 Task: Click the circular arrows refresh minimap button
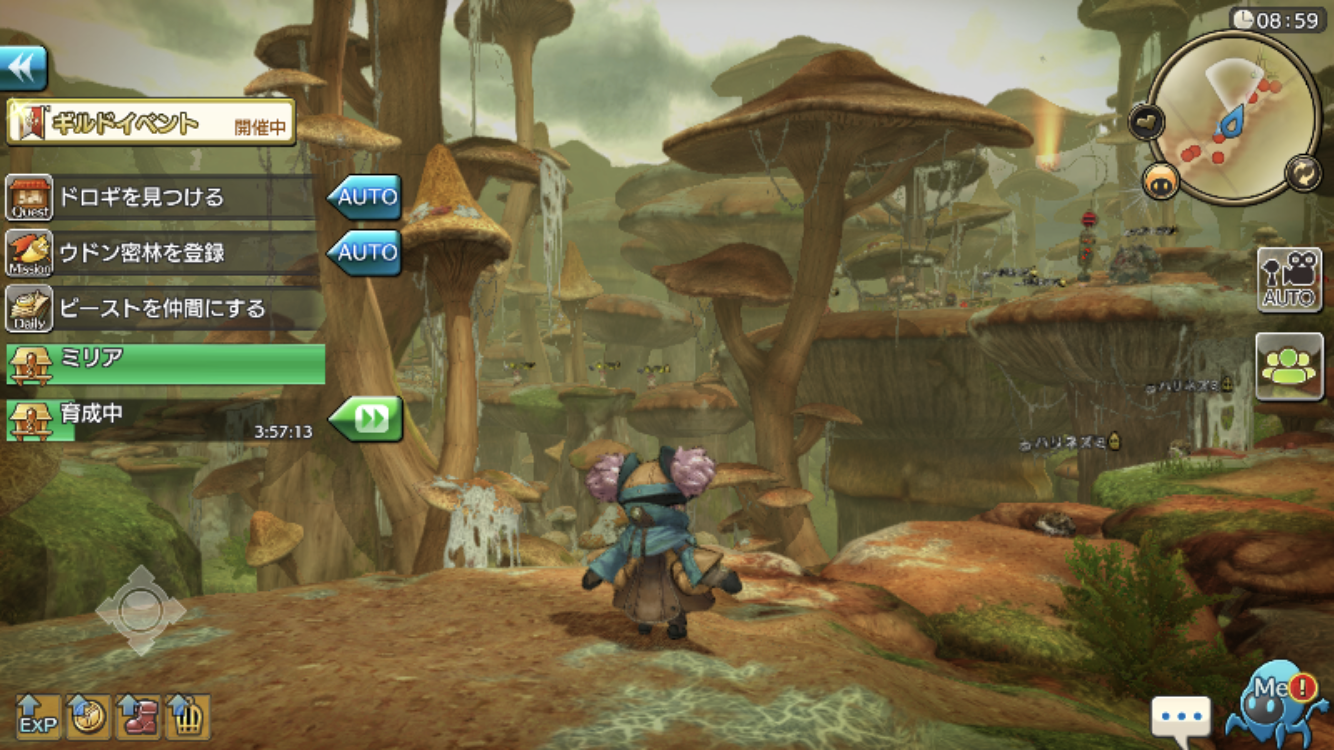click(1304, 172)
